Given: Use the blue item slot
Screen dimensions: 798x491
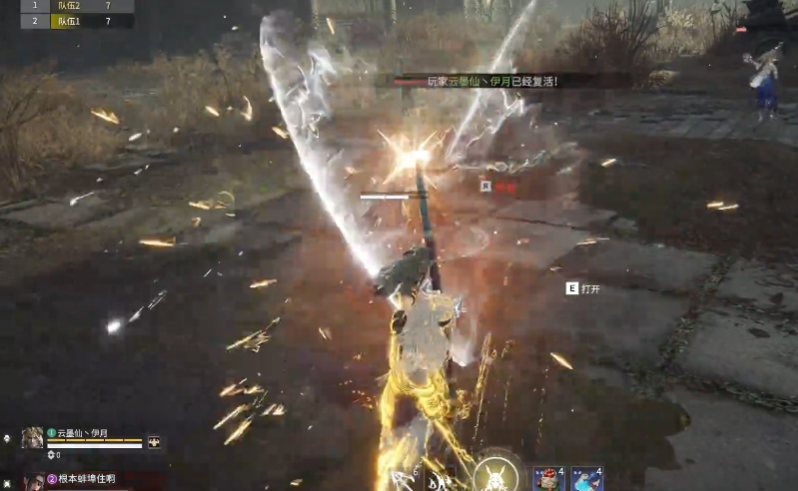Looking at the screenshot, I should pyautogui.click(x=587, y=478).
